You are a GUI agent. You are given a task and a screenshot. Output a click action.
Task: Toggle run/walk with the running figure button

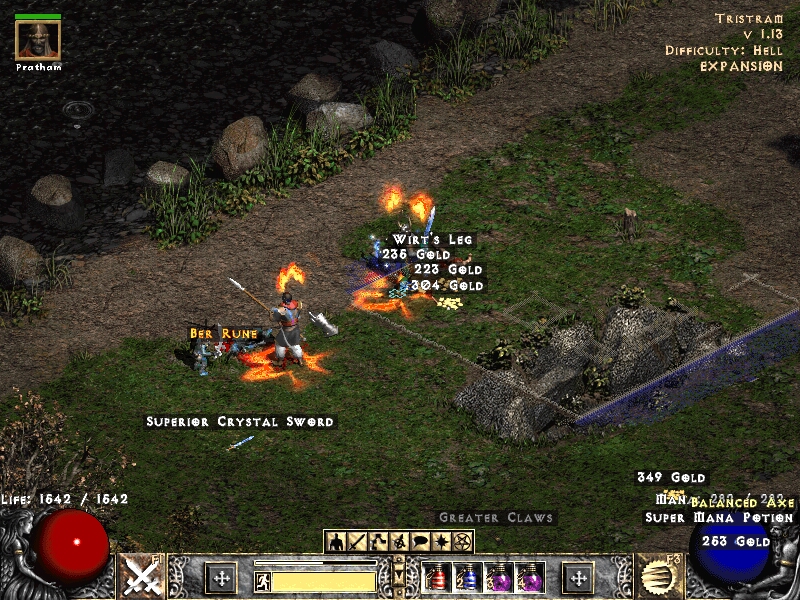pyautogui.click(x=263, y=580)
